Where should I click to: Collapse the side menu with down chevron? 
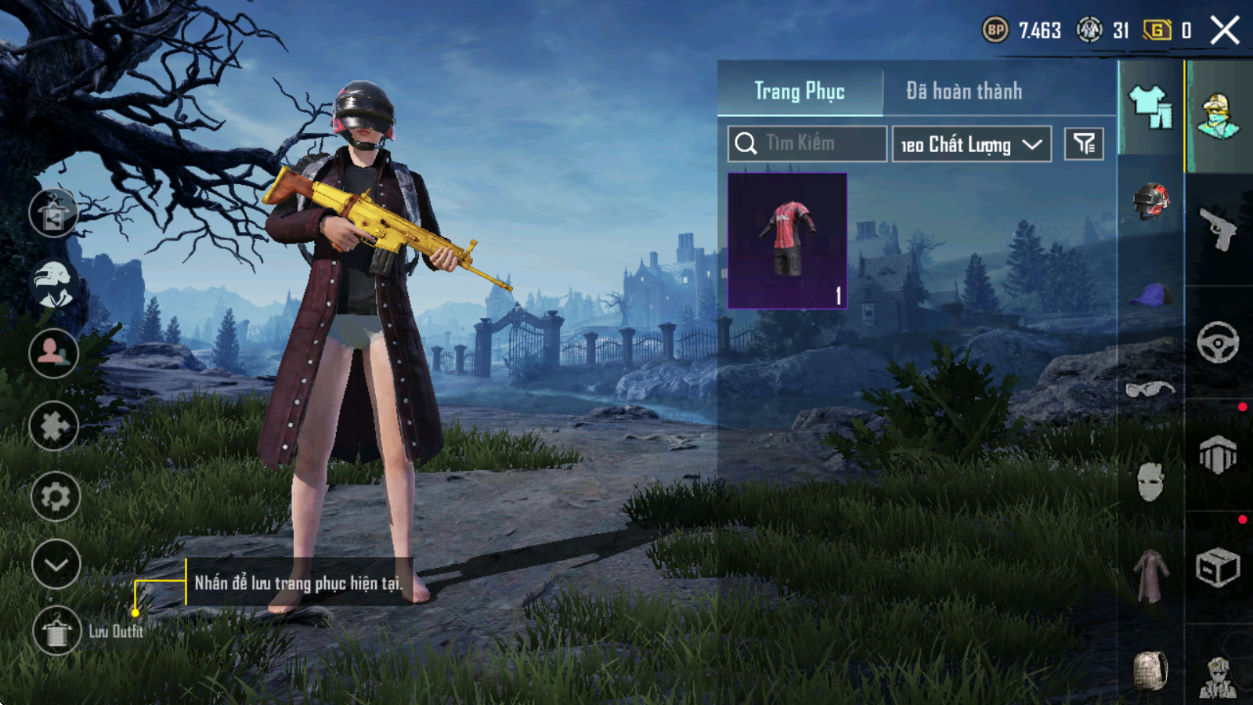[56, 564]
